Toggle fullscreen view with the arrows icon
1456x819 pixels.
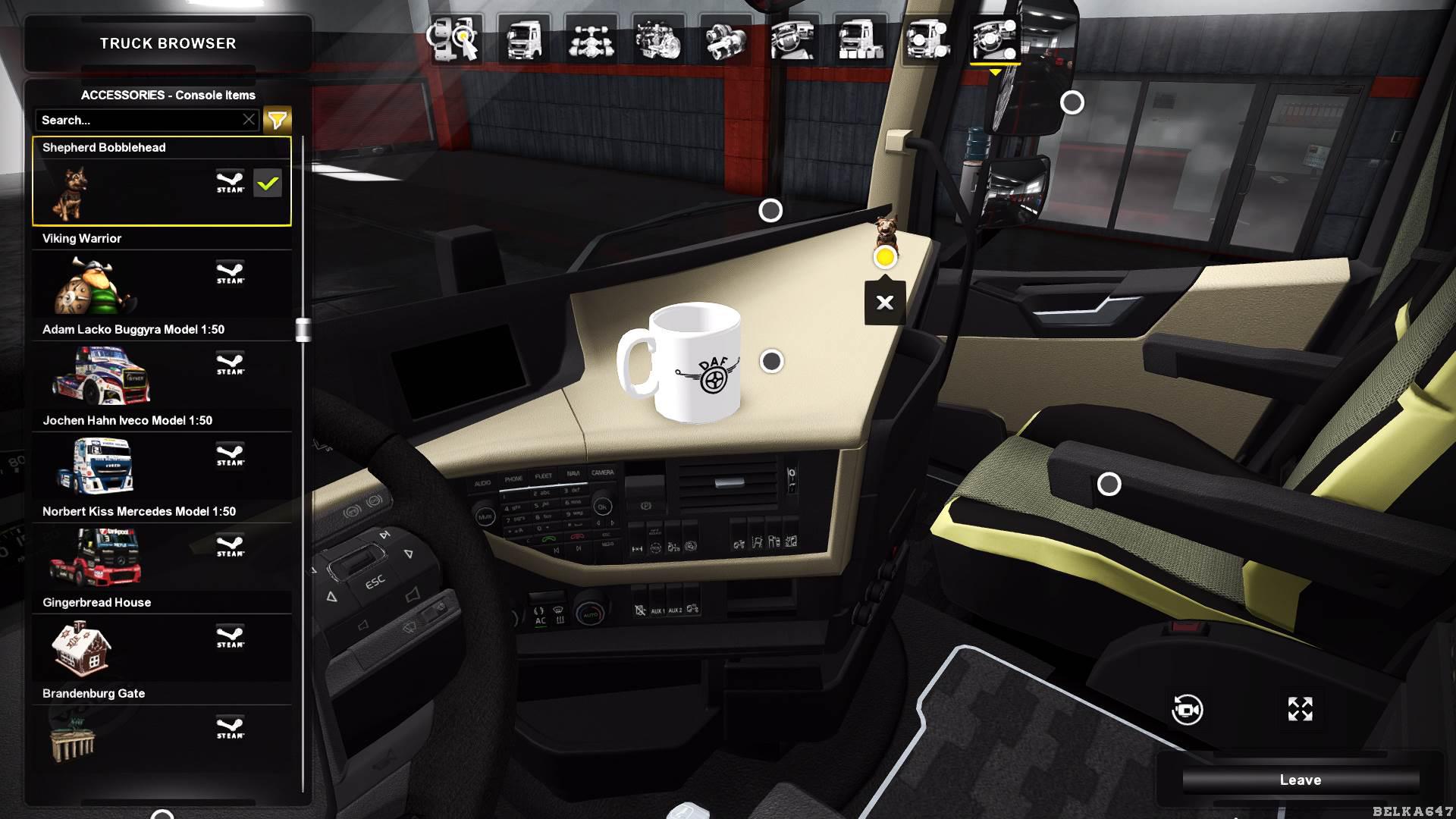click(1300, 709)
